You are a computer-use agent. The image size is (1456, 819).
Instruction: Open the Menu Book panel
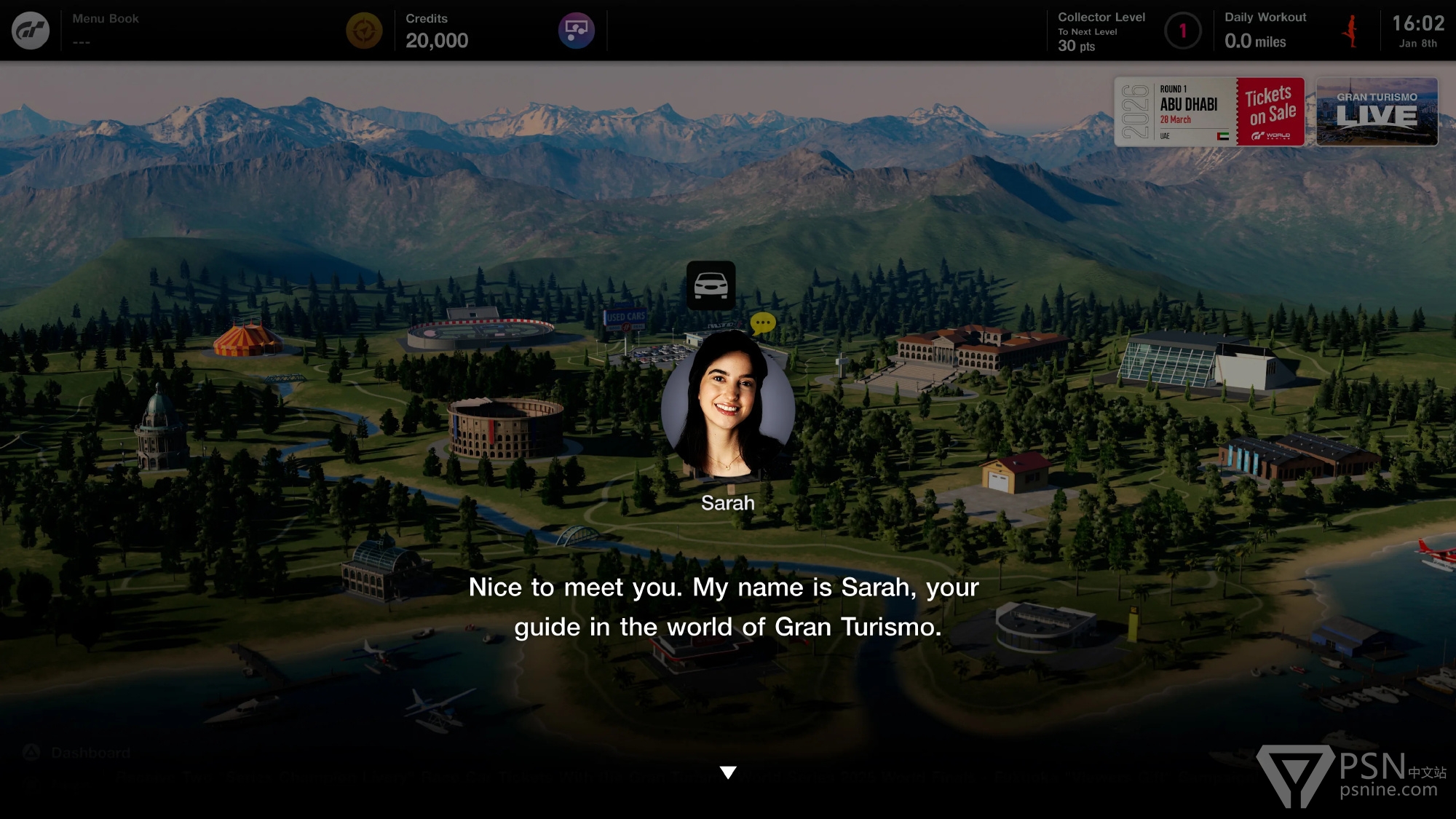point(106,30)
